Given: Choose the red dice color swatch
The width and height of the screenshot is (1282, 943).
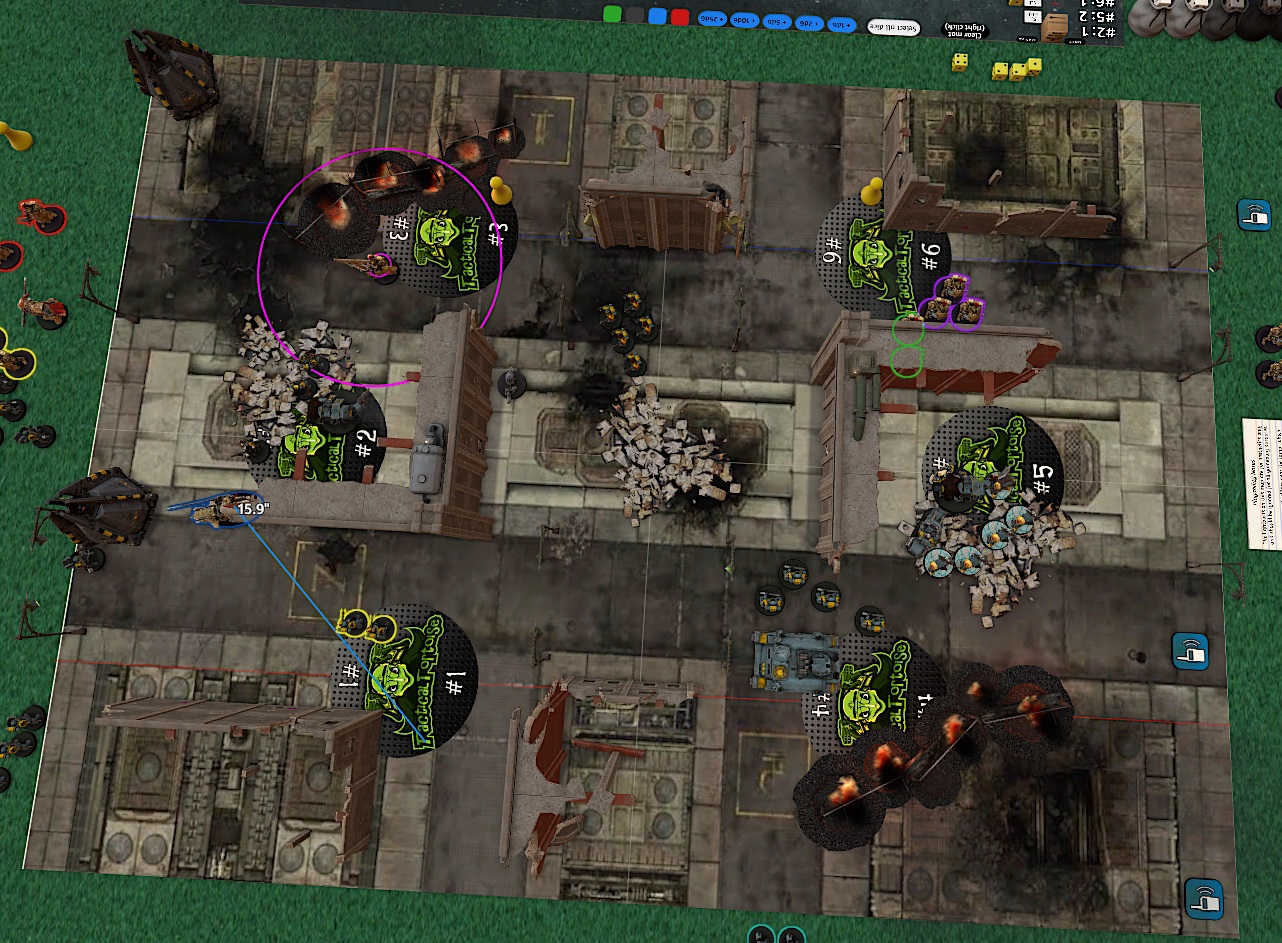Looking at the screenshot, I should click(x=680, y=17).
